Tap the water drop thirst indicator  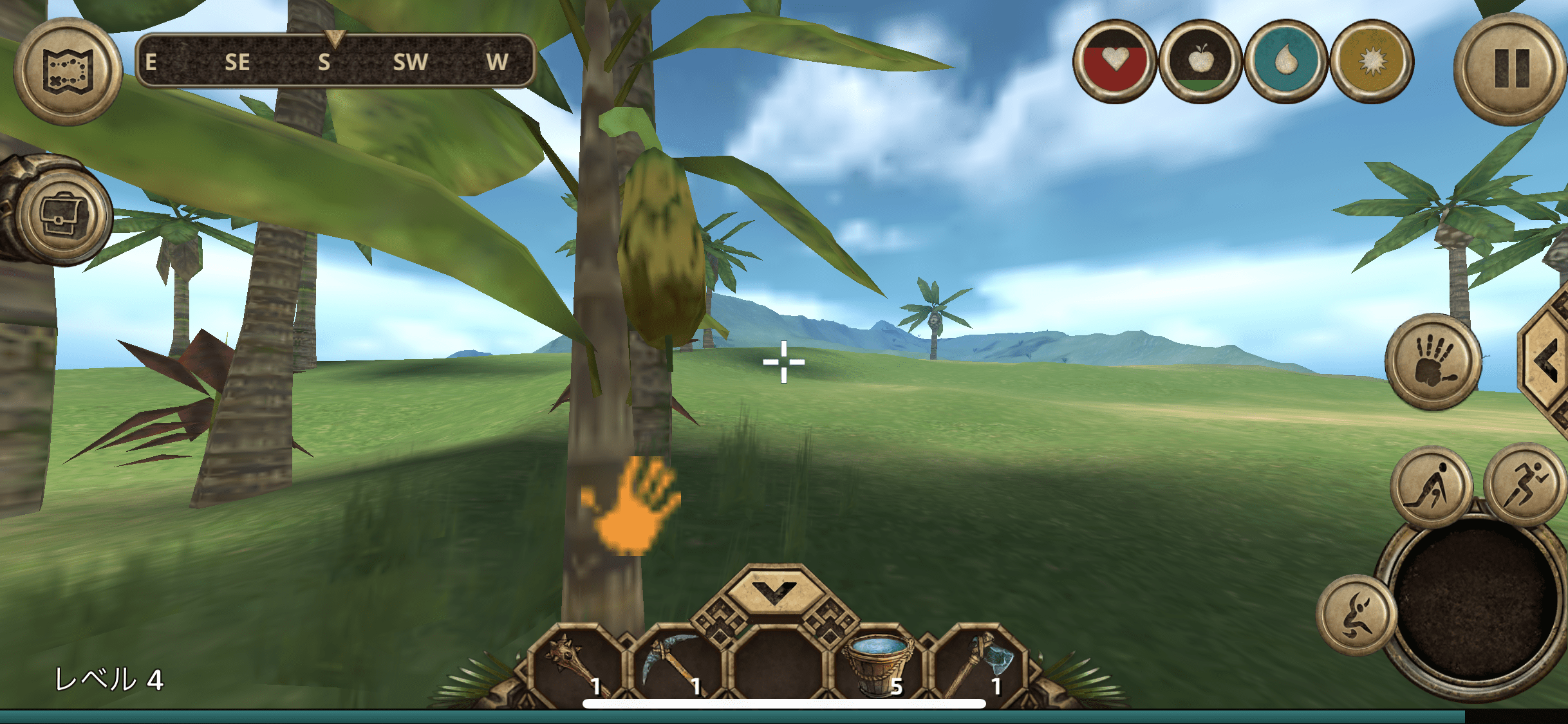(x=1285, y=62)
